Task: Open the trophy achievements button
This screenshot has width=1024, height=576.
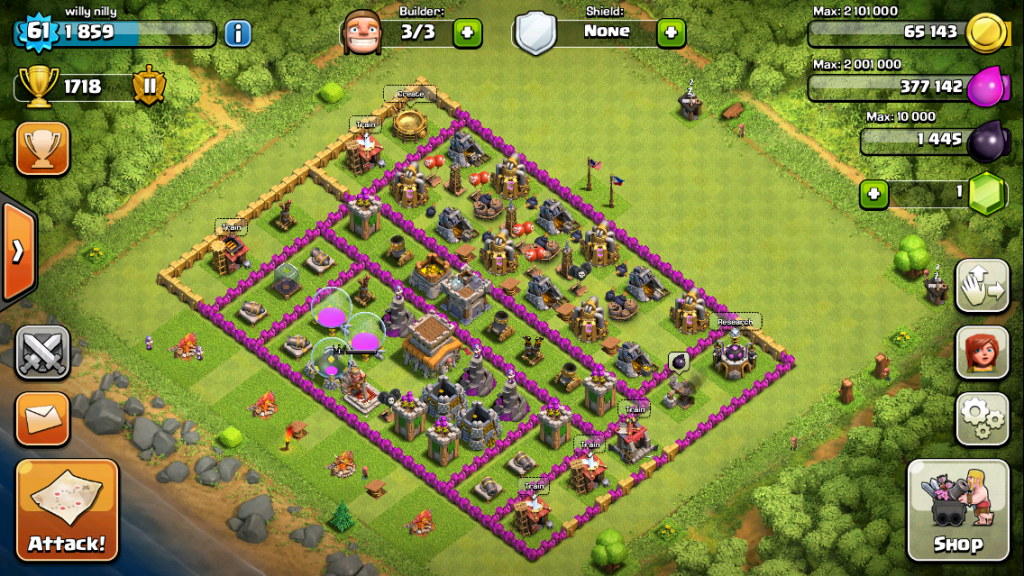Action: pyautogui.click(x=42, y=149)
